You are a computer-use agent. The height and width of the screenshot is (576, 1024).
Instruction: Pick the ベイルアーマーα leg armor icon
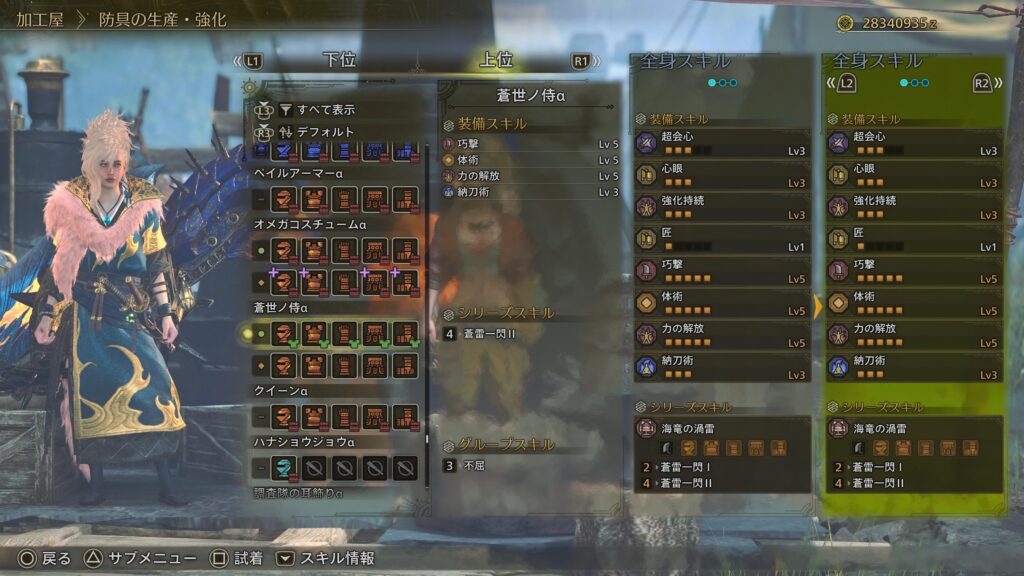click(x=405, y=199)
